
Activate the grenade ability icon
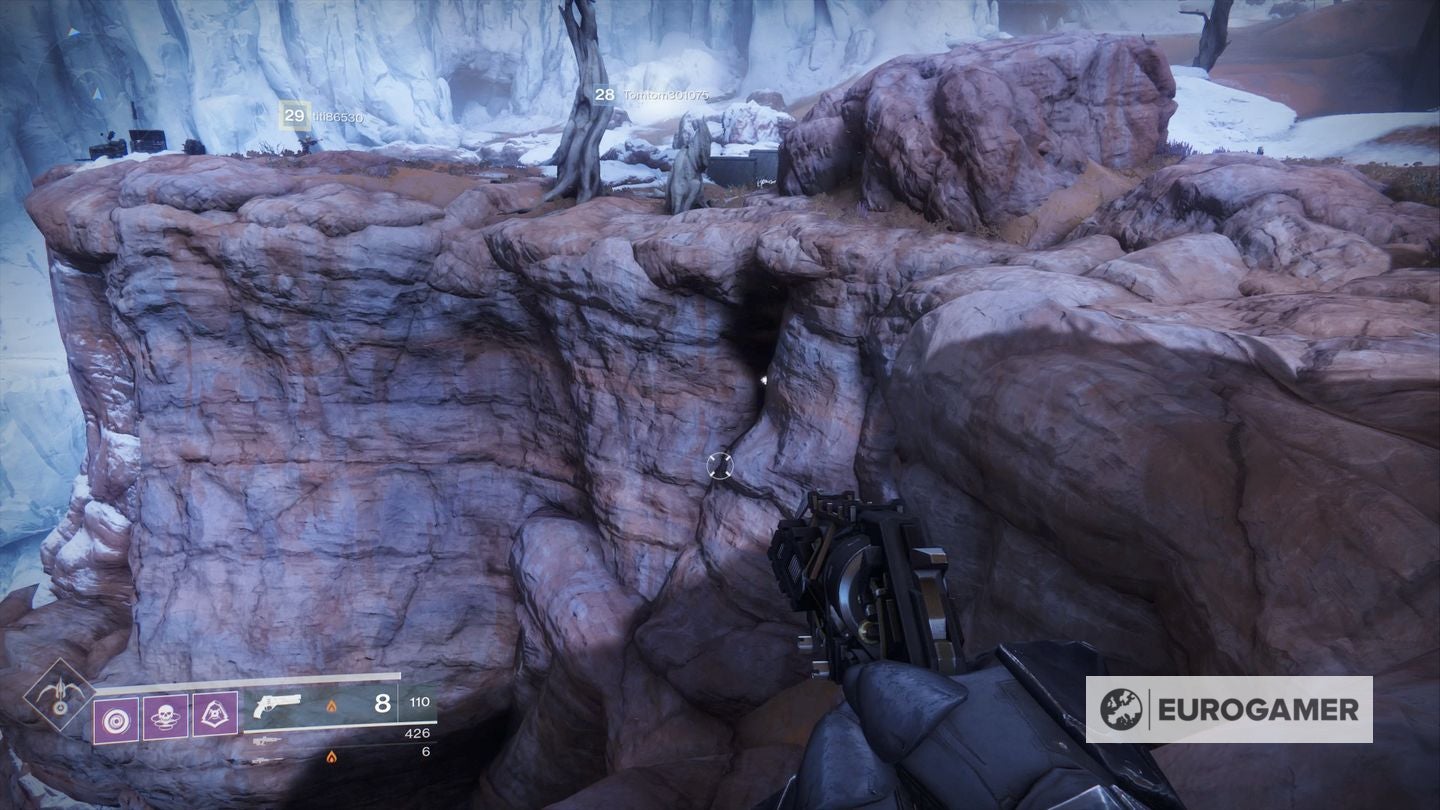(x=116, y=717)
